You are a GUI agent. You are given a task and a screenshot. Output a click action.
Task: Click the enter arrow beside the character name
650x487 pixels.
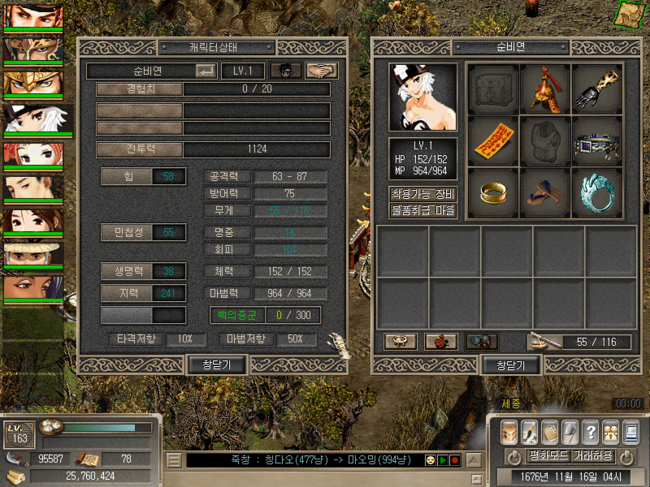pos(205,71)
